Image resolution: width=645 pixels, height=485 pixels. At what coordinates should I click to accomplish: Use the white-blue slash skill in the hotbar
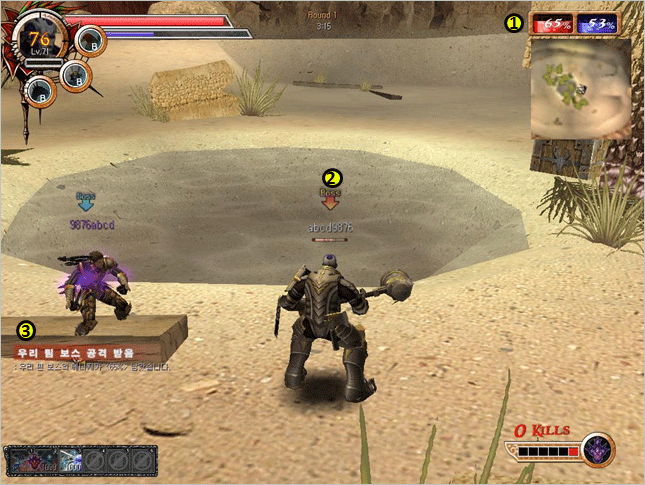[70, 461]
